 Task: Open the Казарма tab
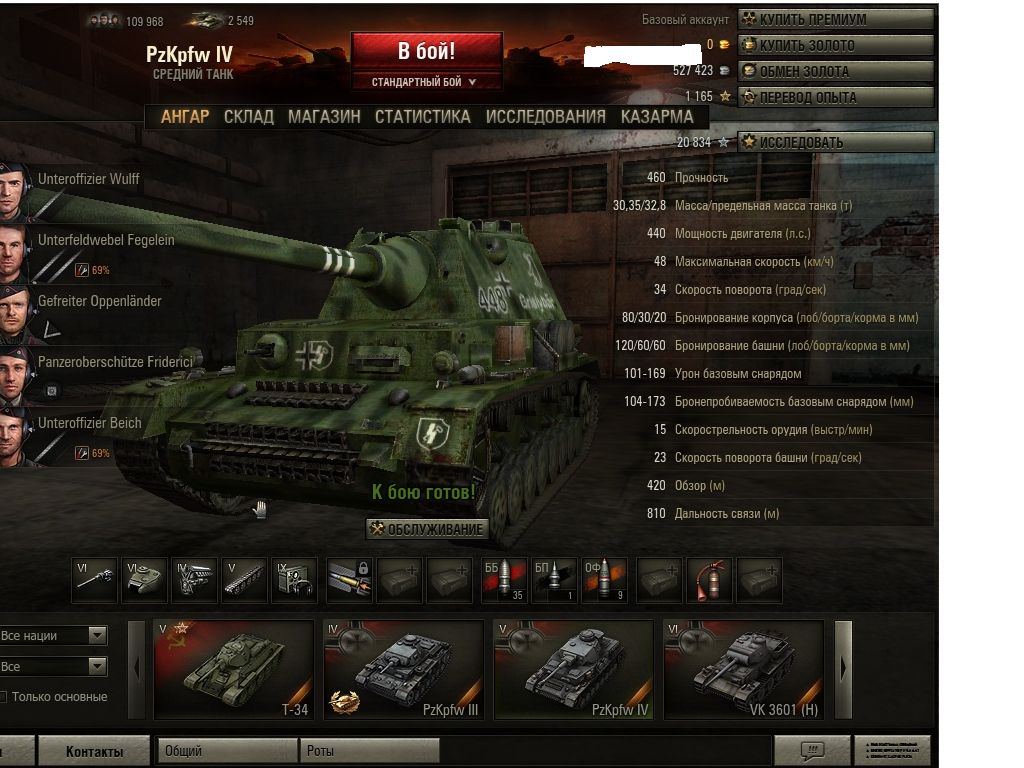pos(657,117)
